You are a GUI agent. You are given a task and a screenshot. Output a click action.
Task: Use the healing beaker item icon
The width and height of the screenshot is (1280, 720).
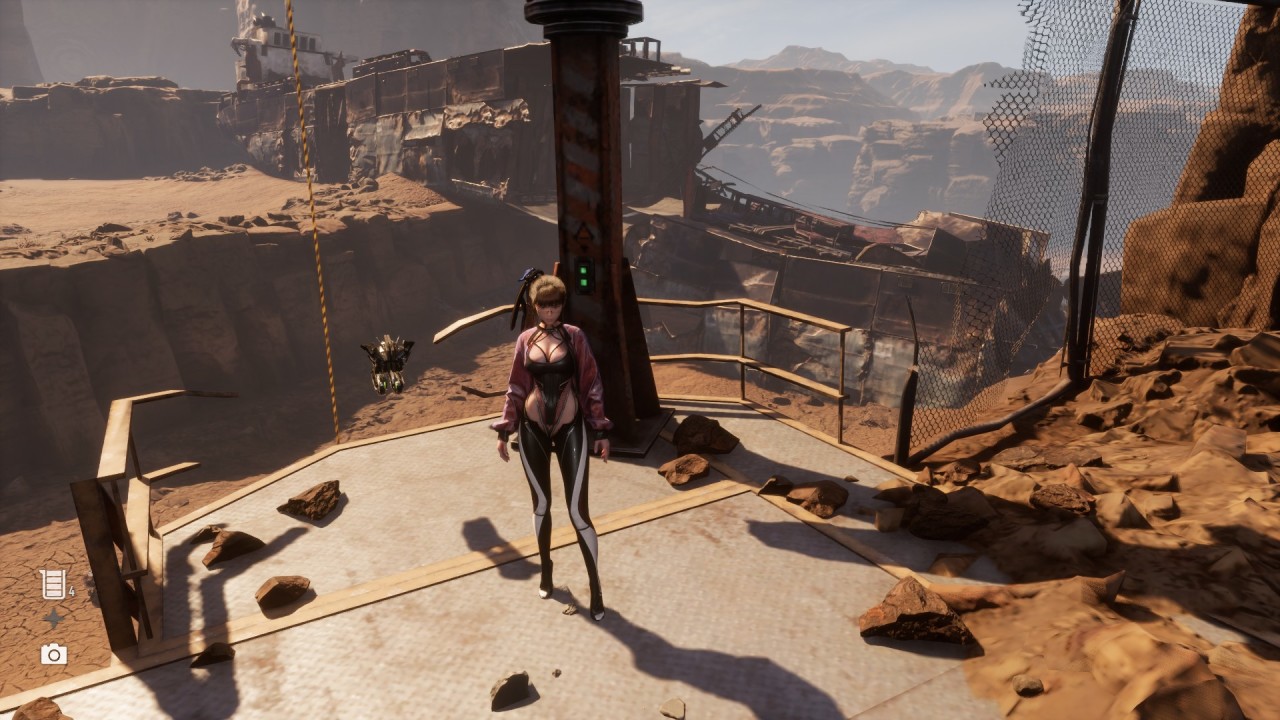pyautogui.click(x=53, y=584)
